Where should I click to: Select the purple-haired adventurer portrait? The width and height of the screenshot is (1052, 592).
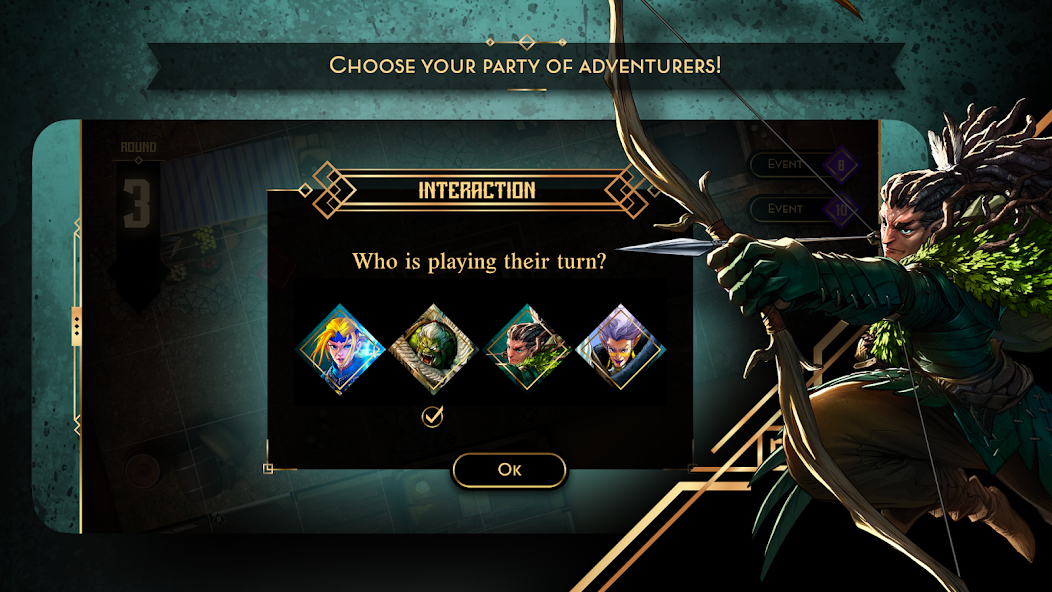(x=620, y=348)
